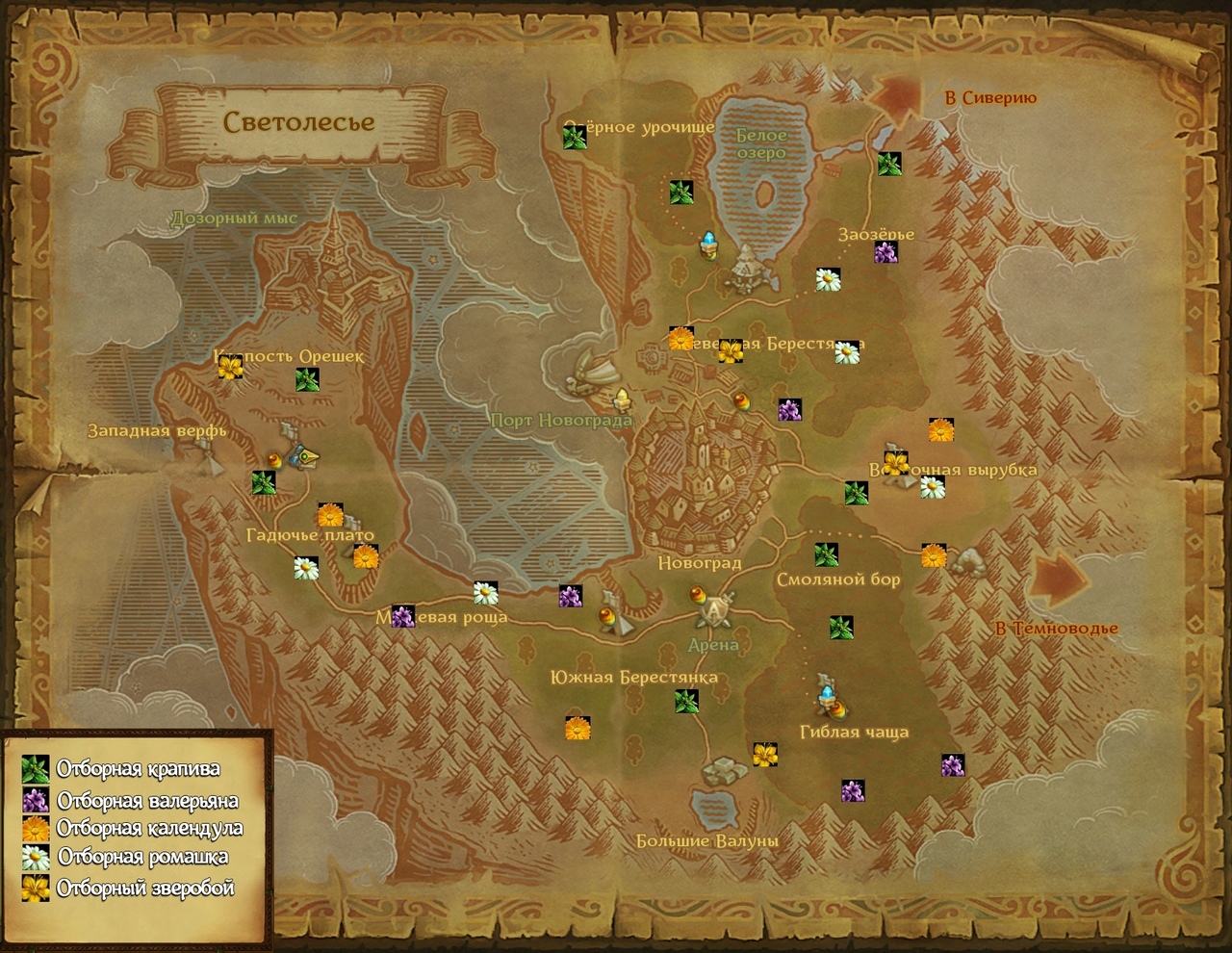Select the valerian marker on Медвежья роща label

click(x=402, y=616)
